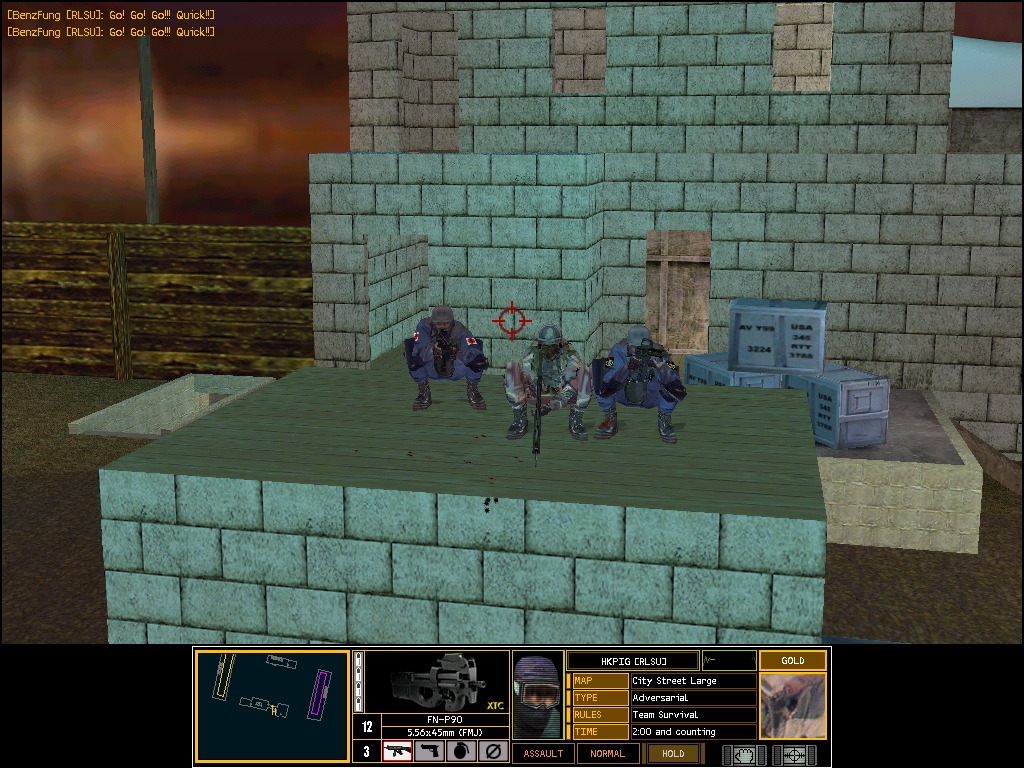Image resolution: width=1024 pixels, height=768 pixels.
Task: Toggle the ASSAULT mode button
Action: [x=543, y=753]
